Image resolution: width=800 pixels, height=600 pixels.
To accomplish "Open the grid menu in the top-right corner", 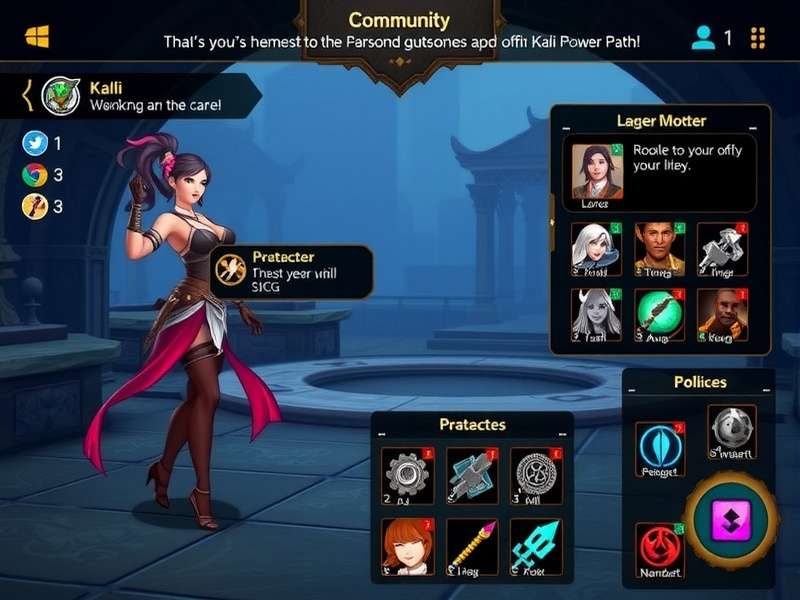I will (757, 38).
